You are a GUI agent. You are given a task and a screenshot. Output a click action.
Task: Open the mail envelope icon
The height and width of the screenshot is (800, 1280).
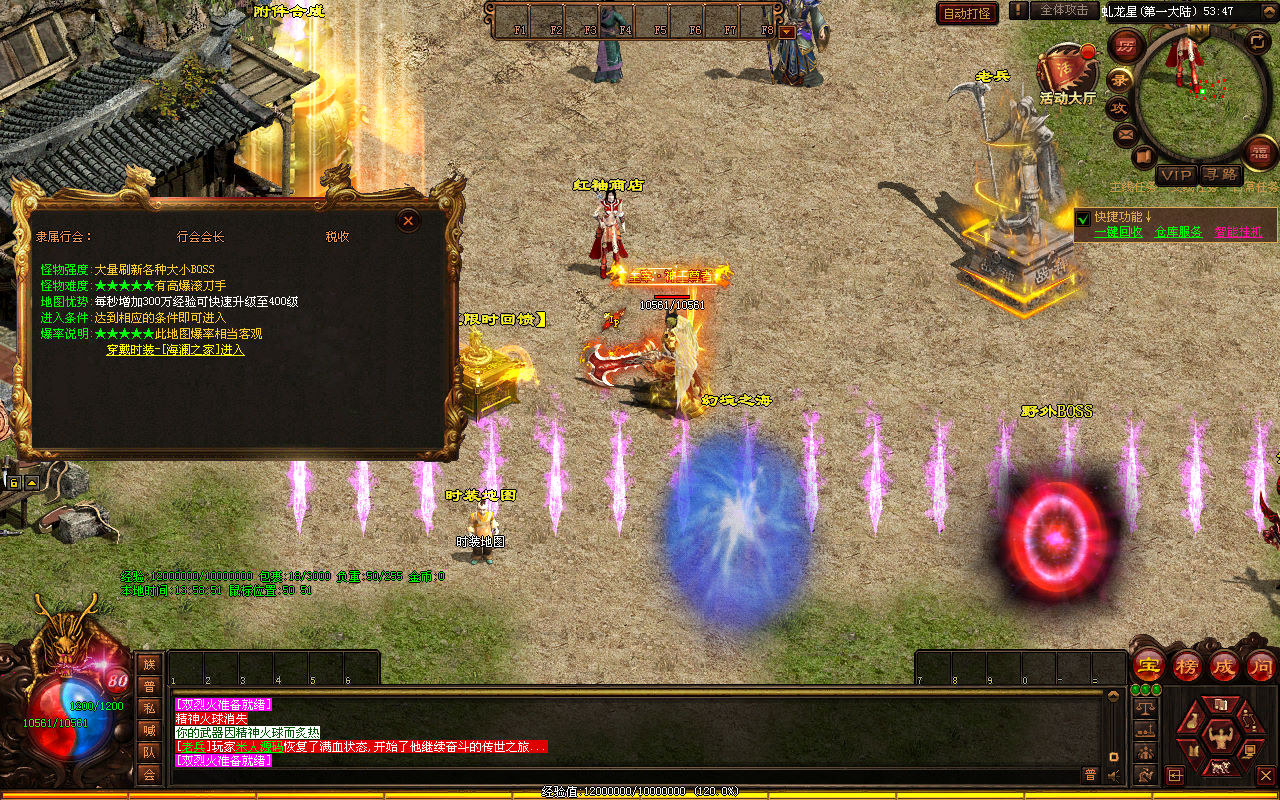(x=1126, y=134)
